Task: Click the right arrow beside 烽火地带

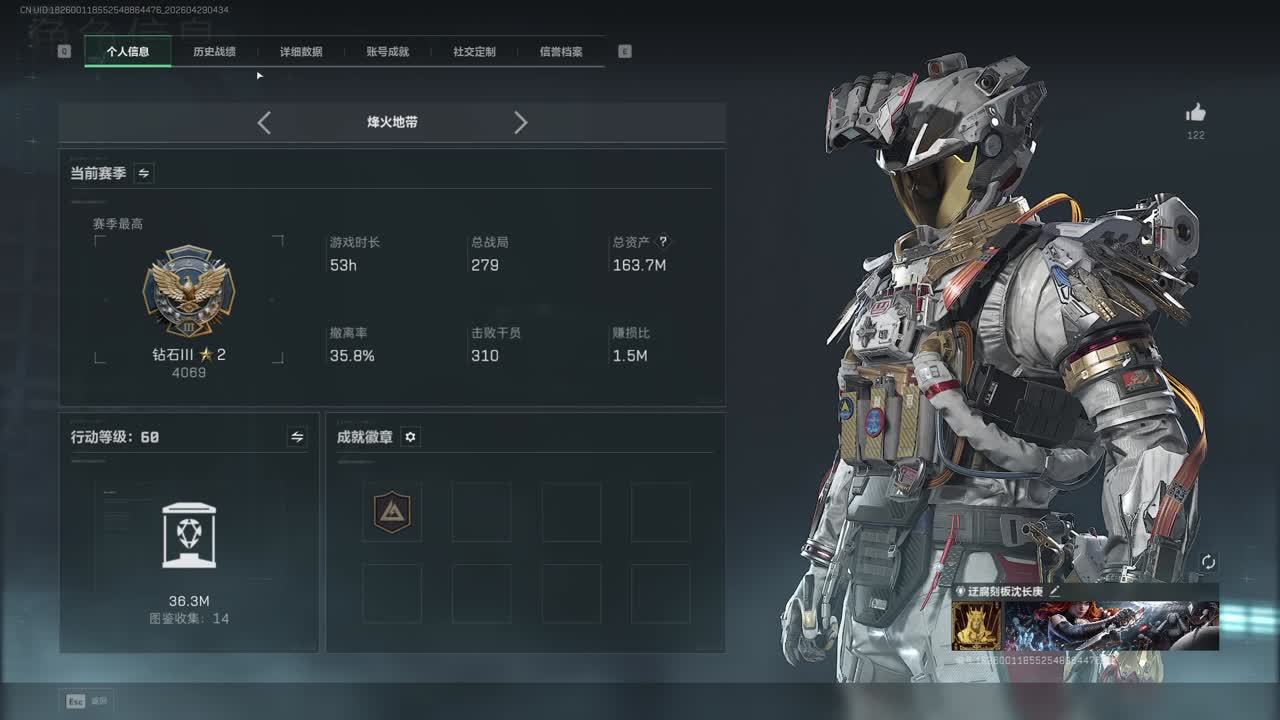Action: [x=520, y=123]
